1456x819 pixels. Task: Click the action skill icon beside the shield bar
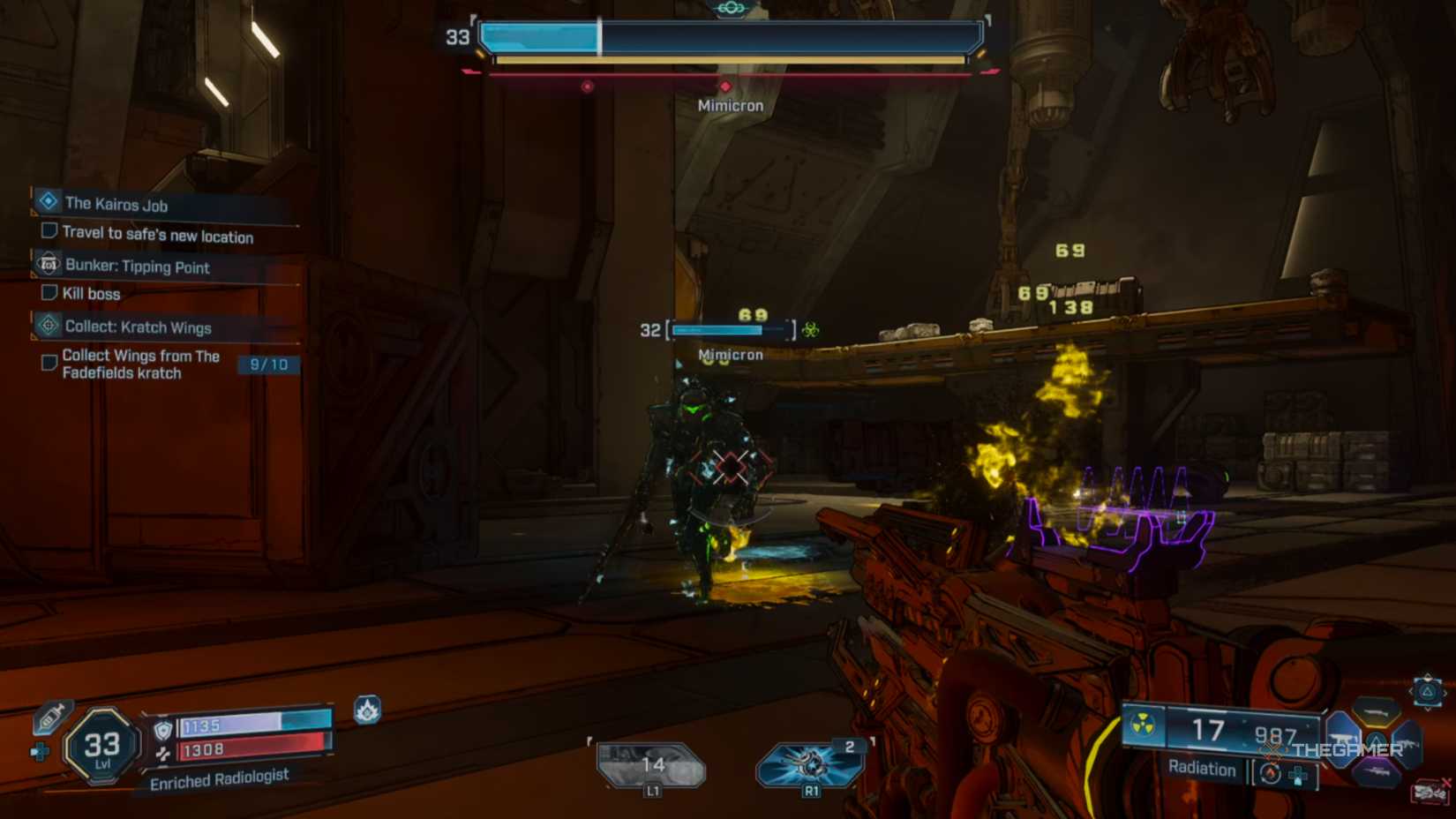pos(368,710)
